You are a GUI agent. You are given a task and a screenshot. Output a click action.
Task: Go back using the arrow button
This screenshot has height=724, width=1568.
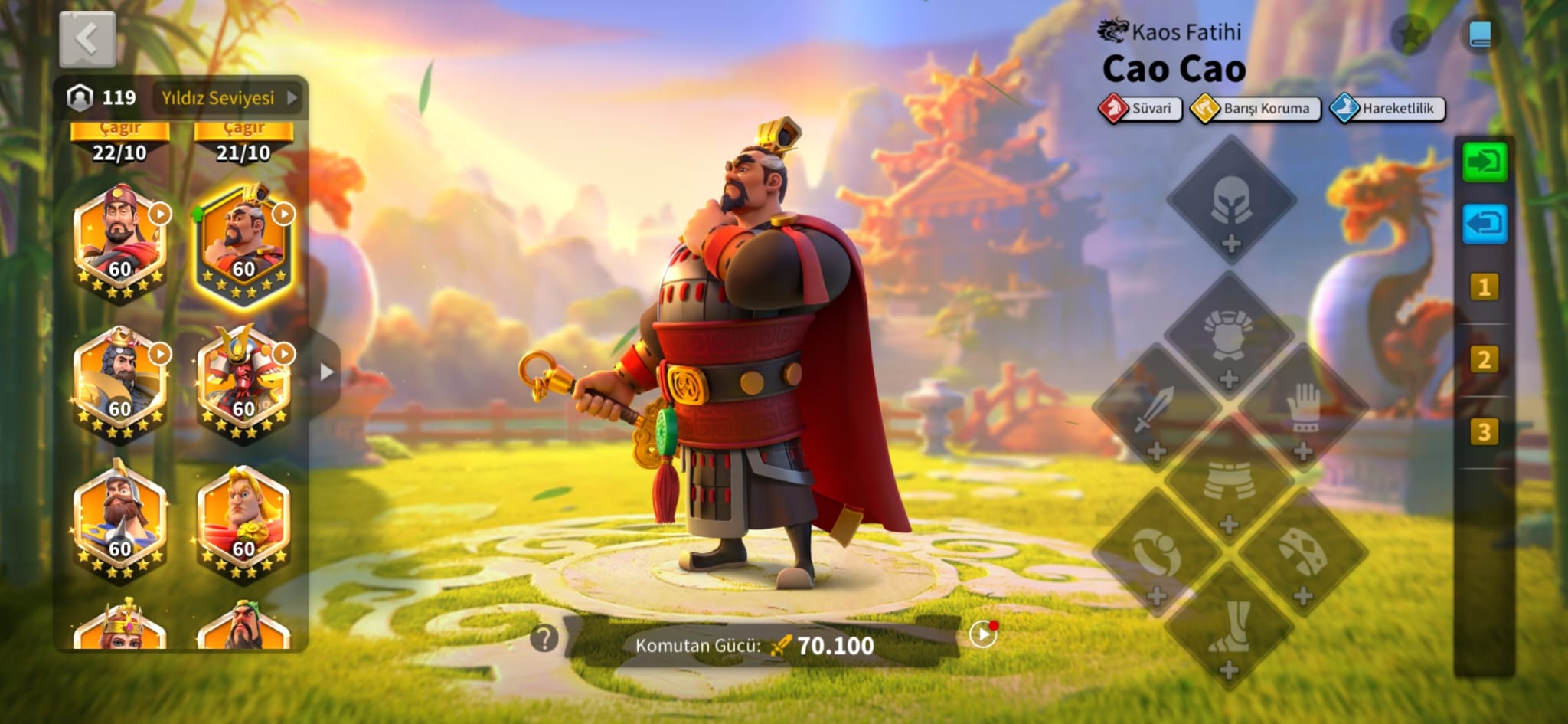click(x=87, y=39)
